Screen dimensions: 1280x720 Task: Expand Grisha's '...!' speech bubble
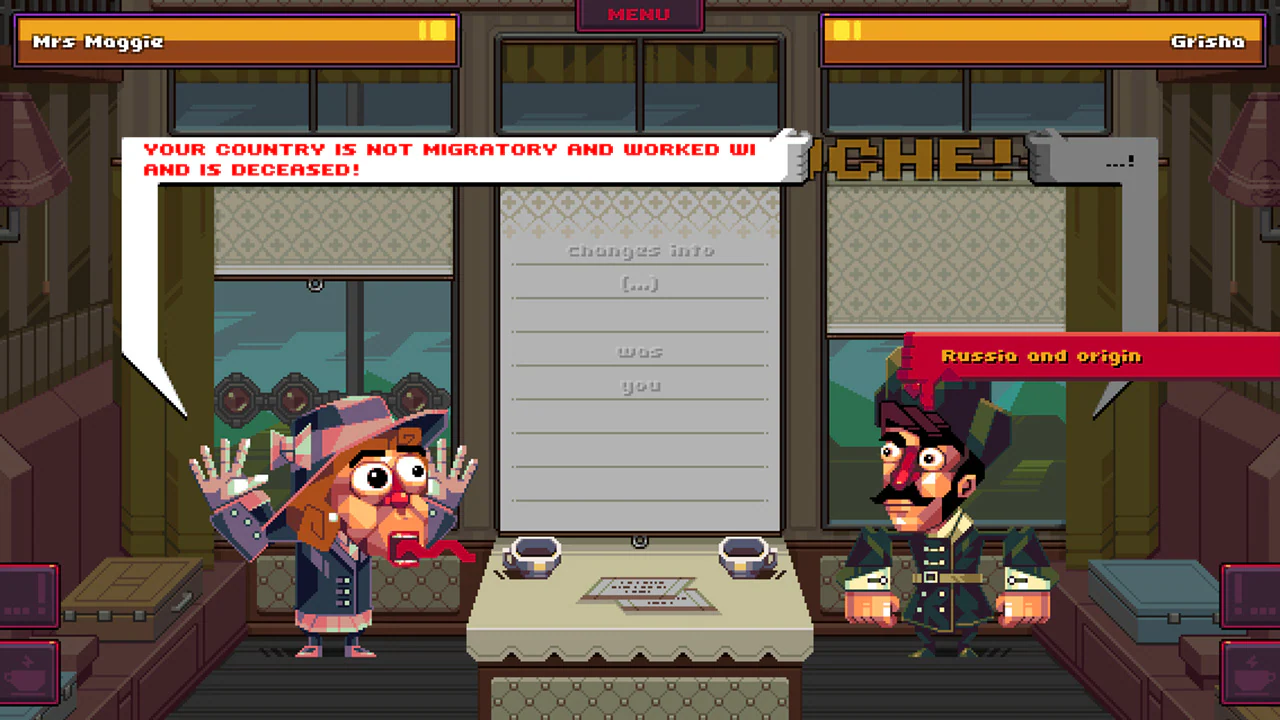click(x=1117, y=161)
